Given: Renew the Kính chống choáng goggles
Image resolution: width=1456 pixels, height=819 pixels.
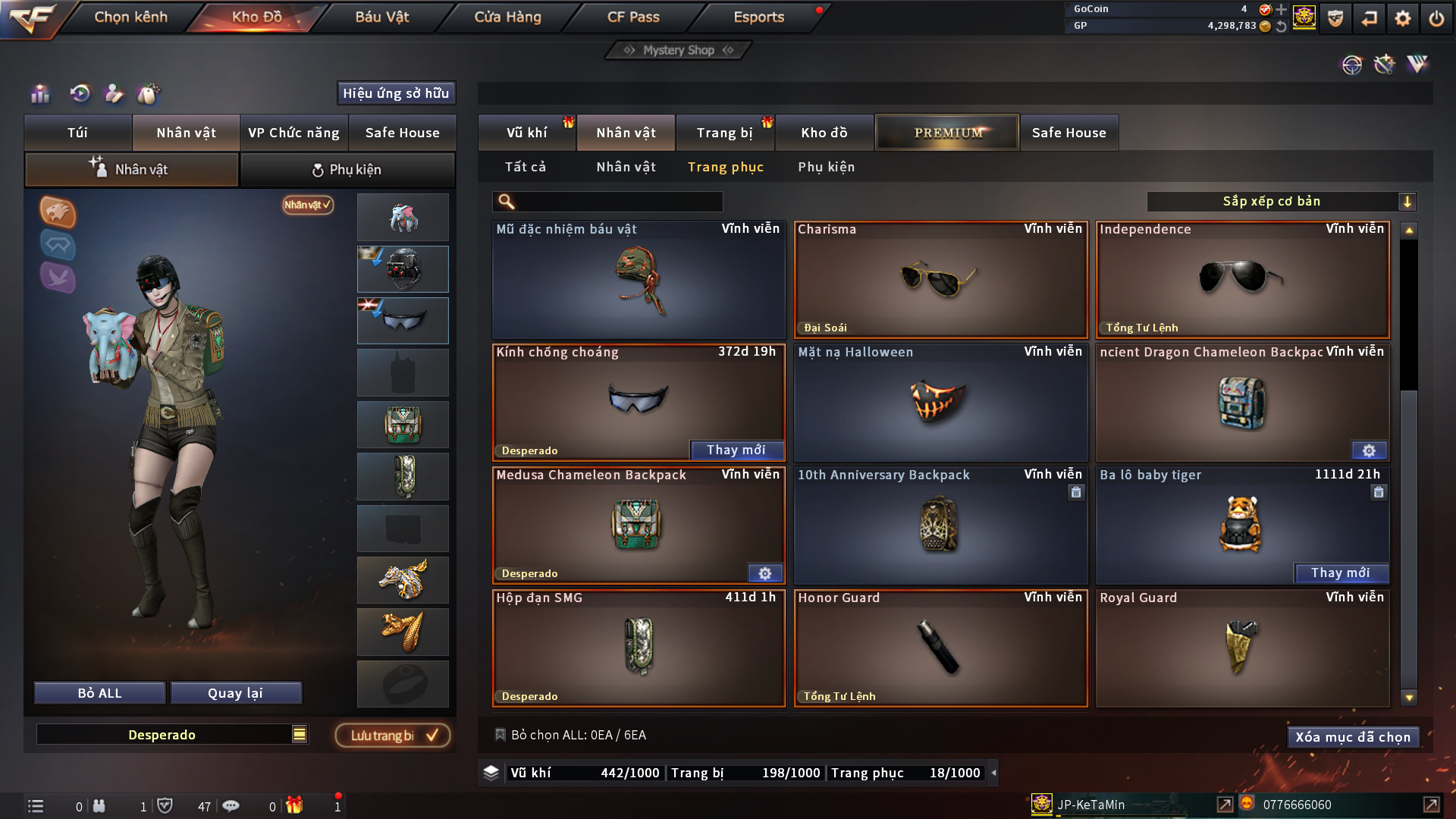Looking at the screenshot, I should click(736, 450).
